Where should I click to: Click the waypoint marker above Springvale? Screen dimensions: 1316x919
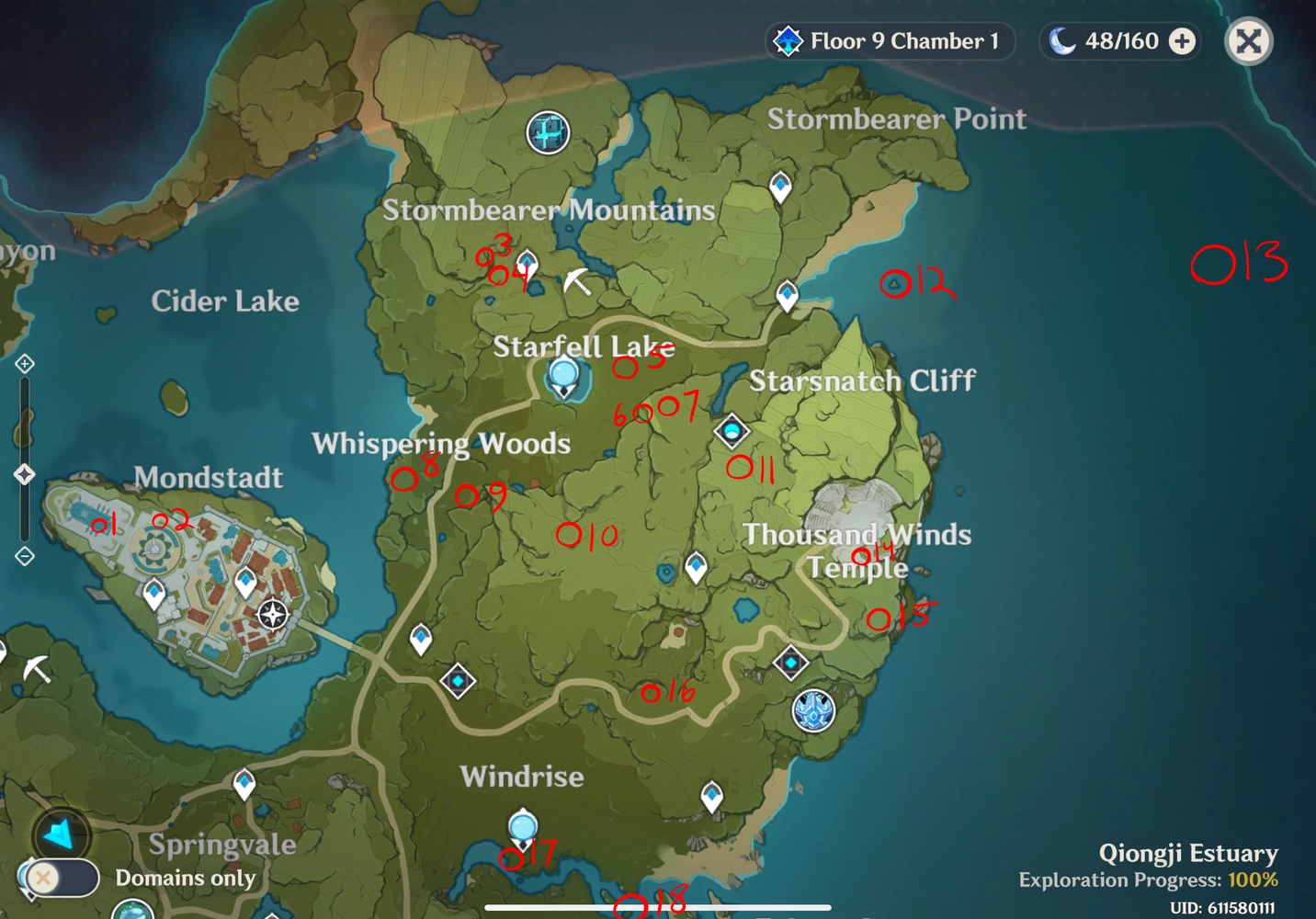pyautogui.click(x=245, y=780)
